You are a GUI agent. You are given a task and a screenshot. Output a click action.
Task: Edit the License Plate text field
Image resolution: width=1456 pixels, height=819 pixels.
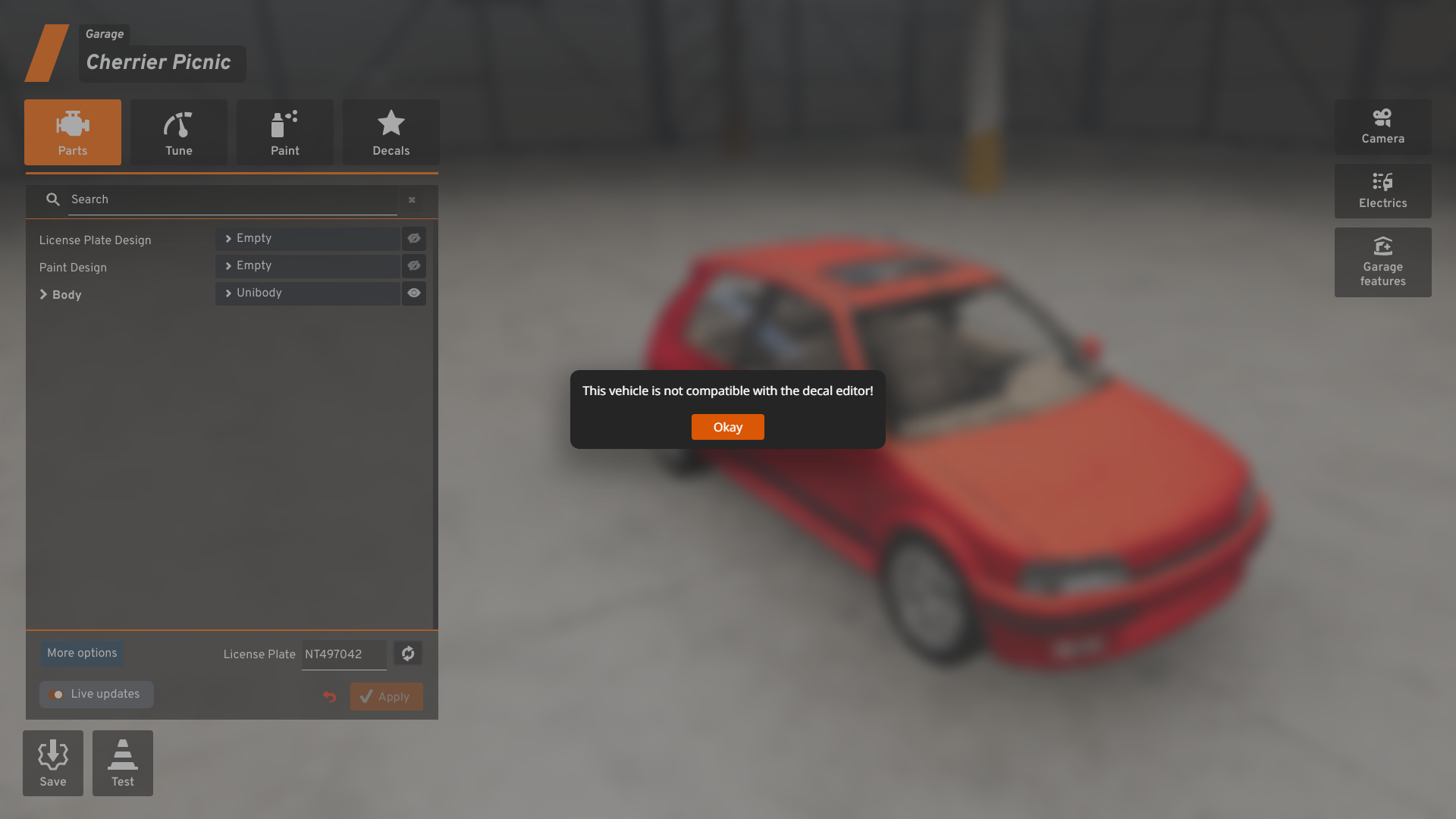tap(344, 654)
